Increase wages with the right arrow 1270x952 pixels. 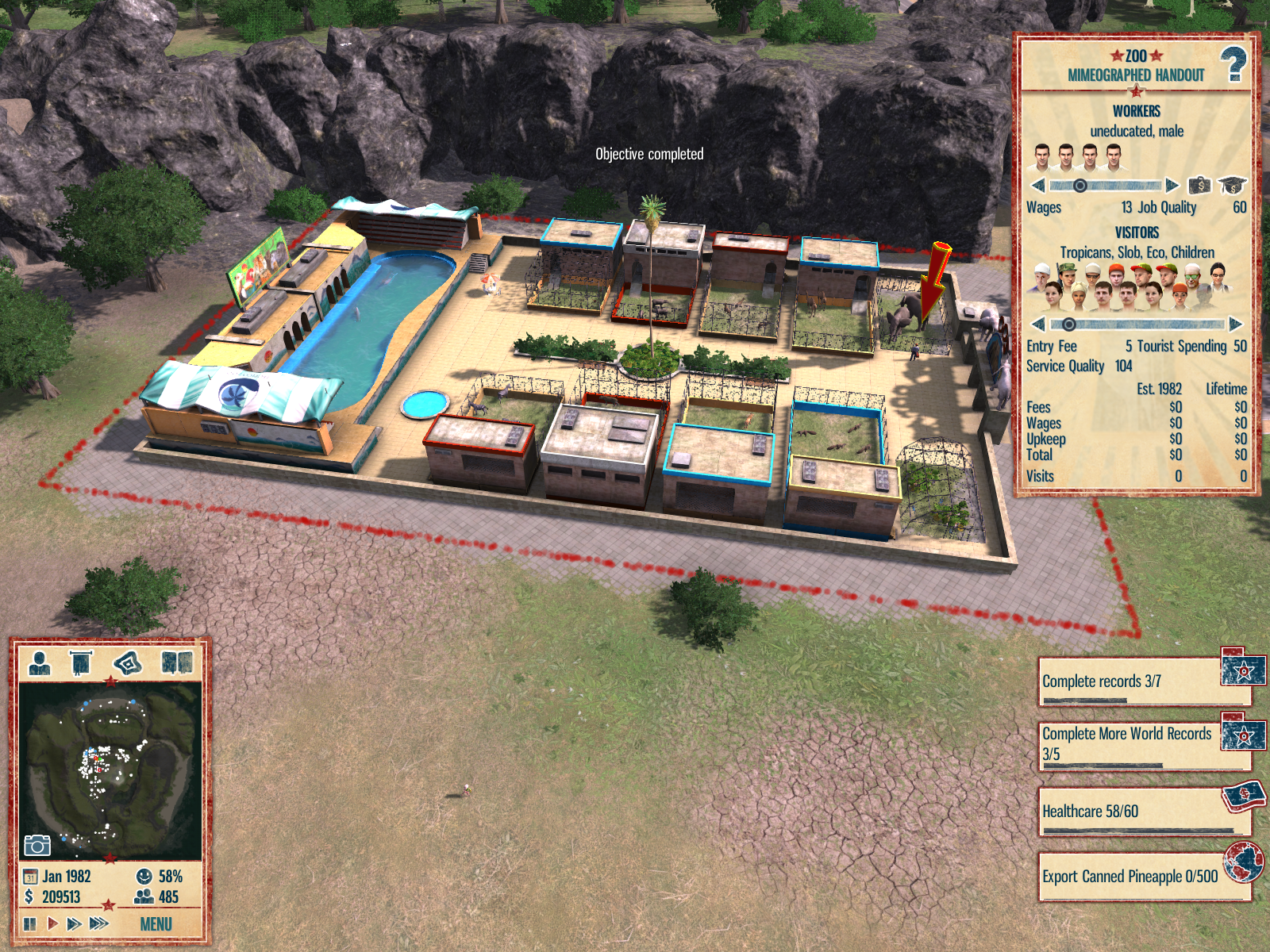pos(1172,186)
